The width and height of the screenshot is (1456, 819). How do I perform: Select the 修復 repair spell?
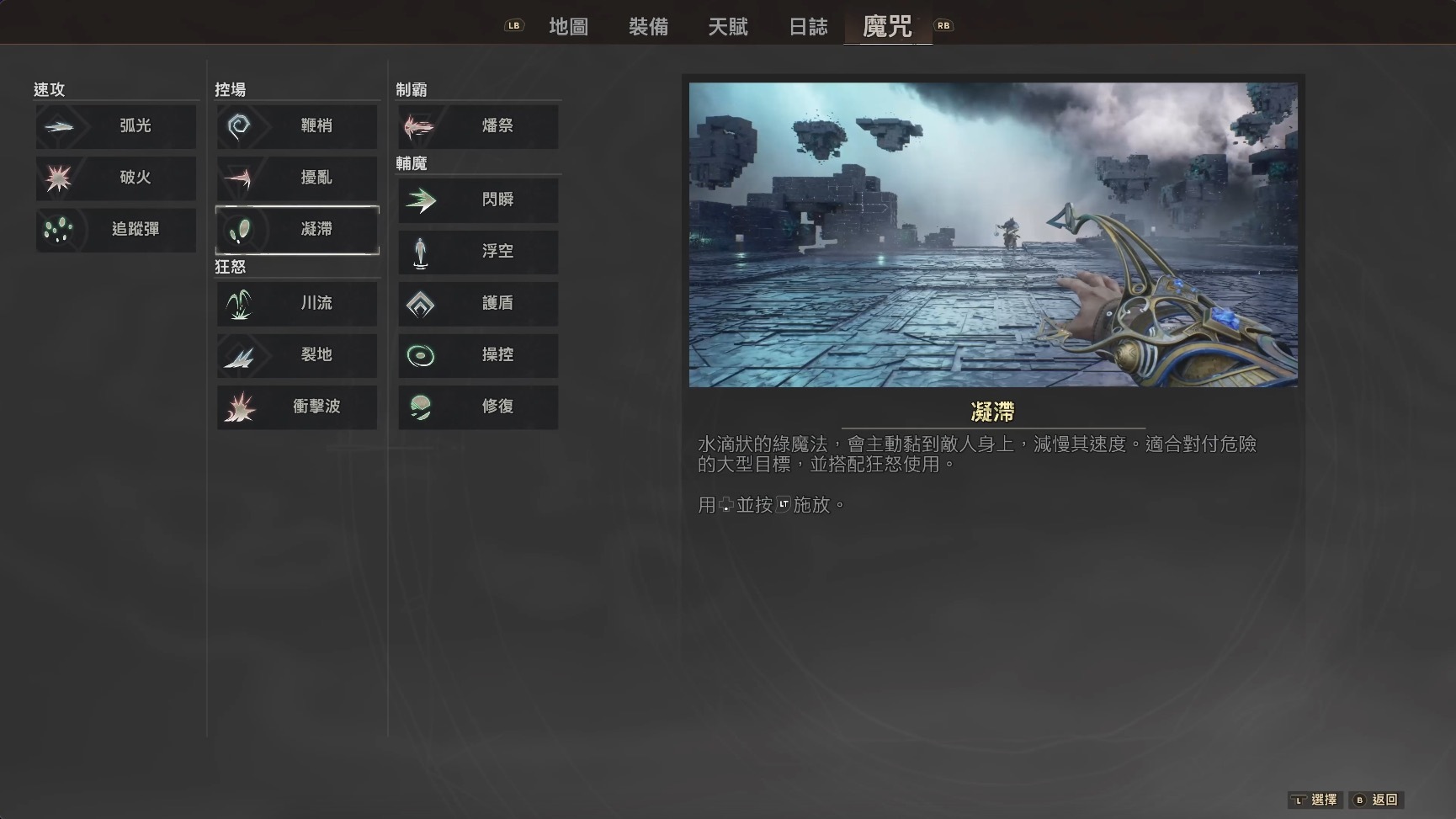pyautogui.click(x=477, y=407)
